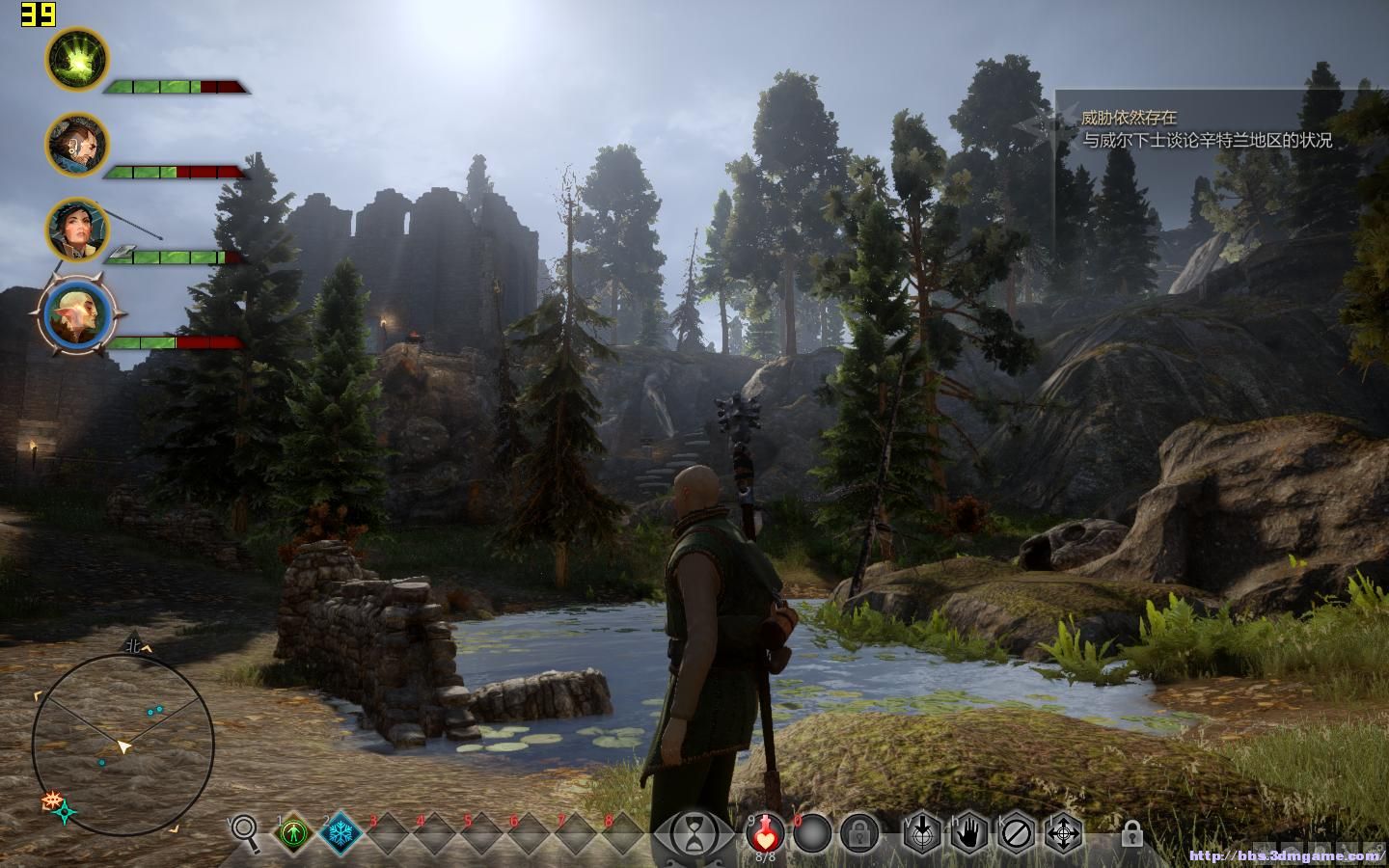Toggle the small padlock at bar's end

click(1131, 833)
